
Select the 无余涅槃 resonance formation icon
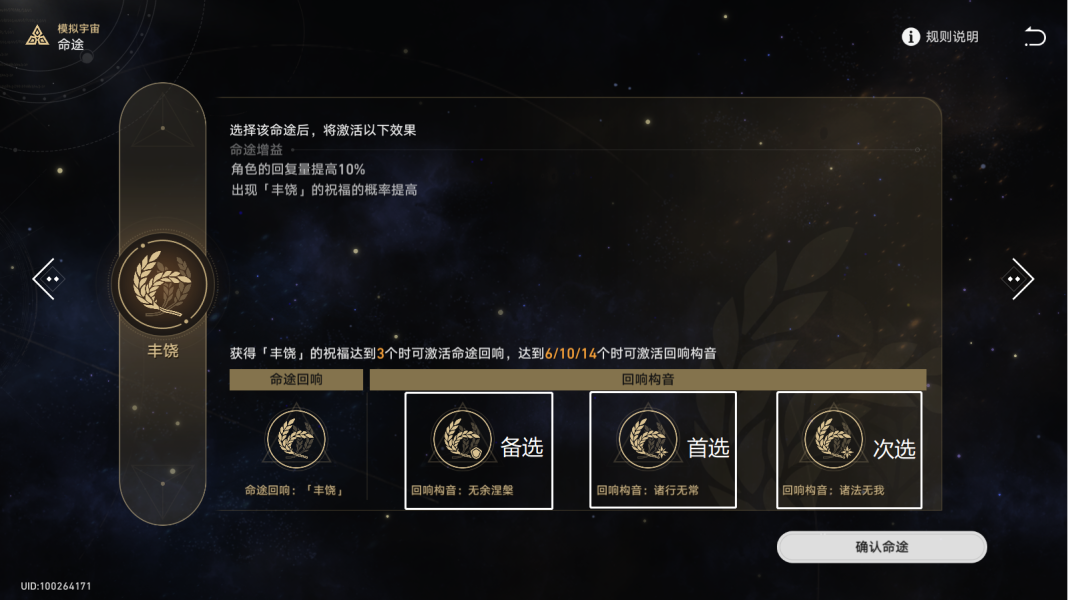[462, 439]
